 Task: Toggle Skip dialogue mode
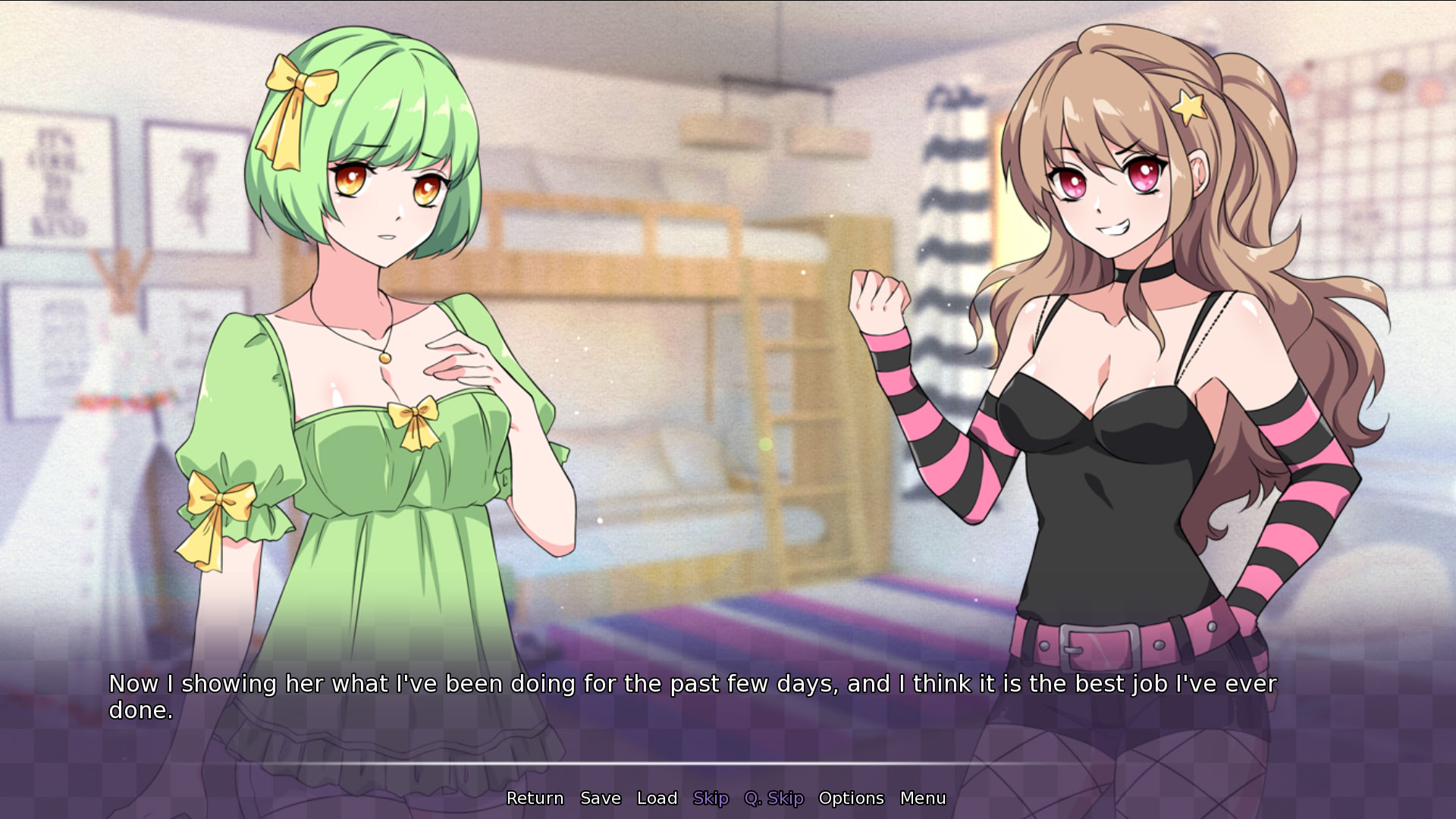[x=711, y=798]
